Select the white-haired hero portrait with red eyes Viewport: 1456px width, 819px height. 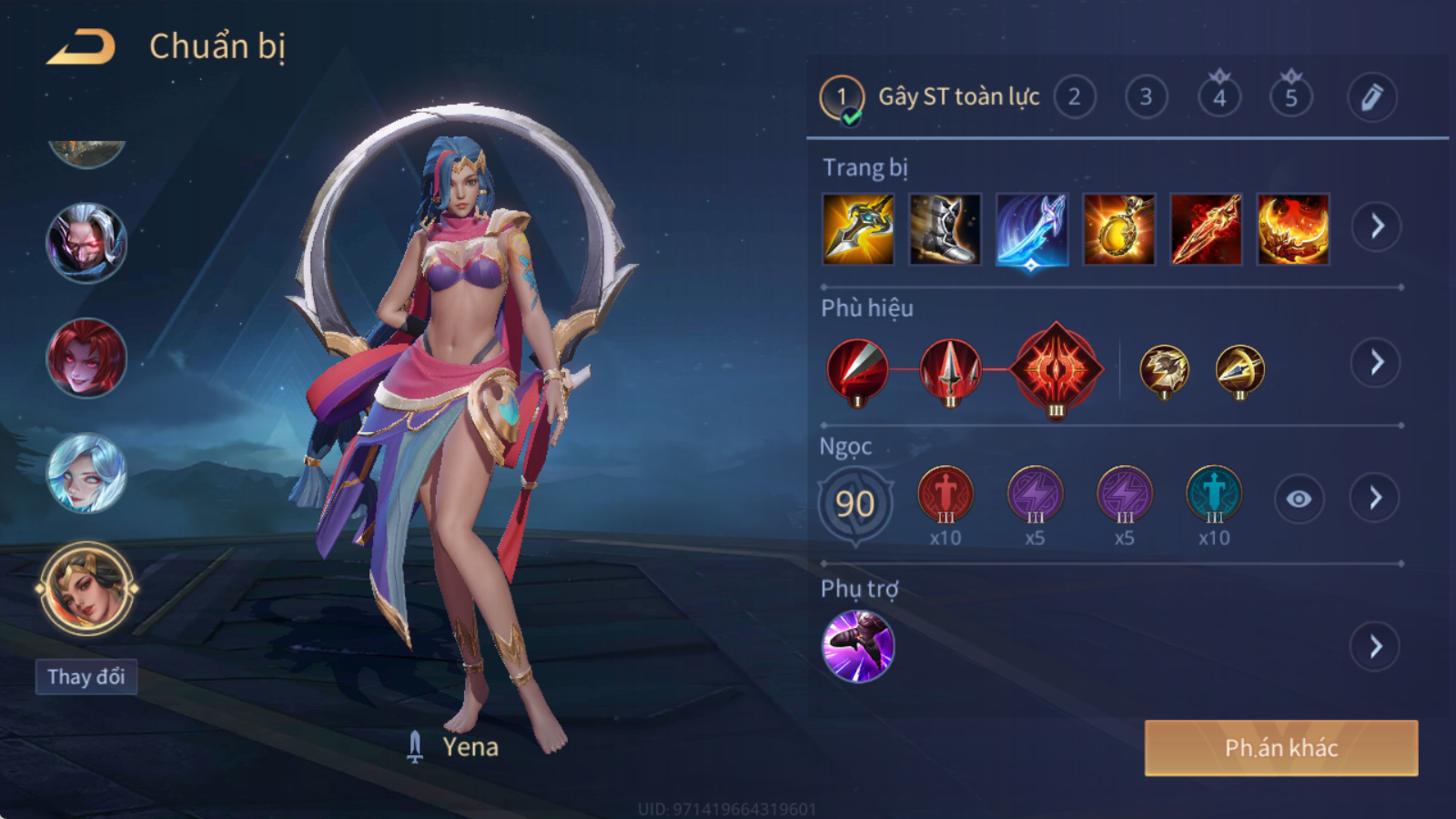pos(86,243)
